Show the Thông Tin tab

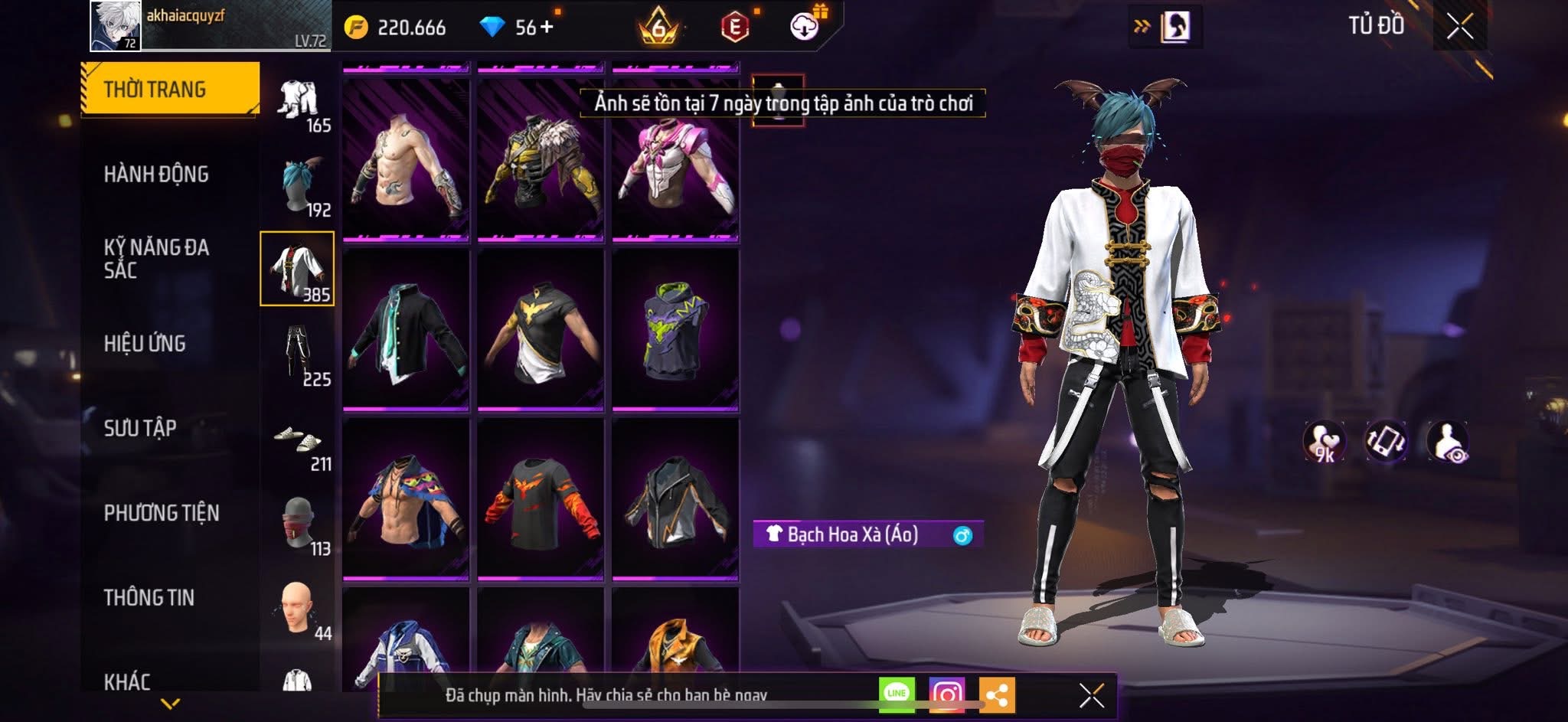pos(149,597)
